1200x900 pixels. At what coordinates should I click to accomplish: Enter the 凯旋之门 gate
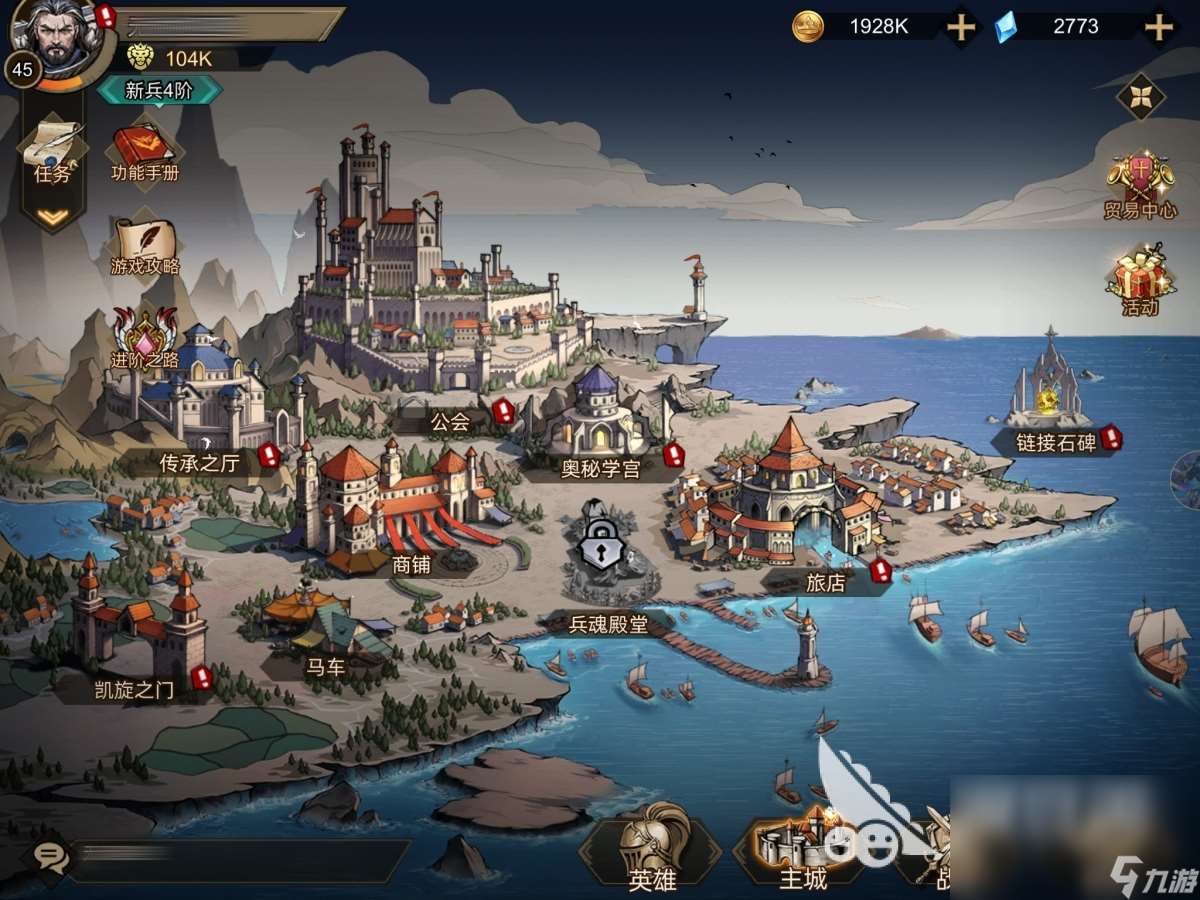[x=138, y=630]
